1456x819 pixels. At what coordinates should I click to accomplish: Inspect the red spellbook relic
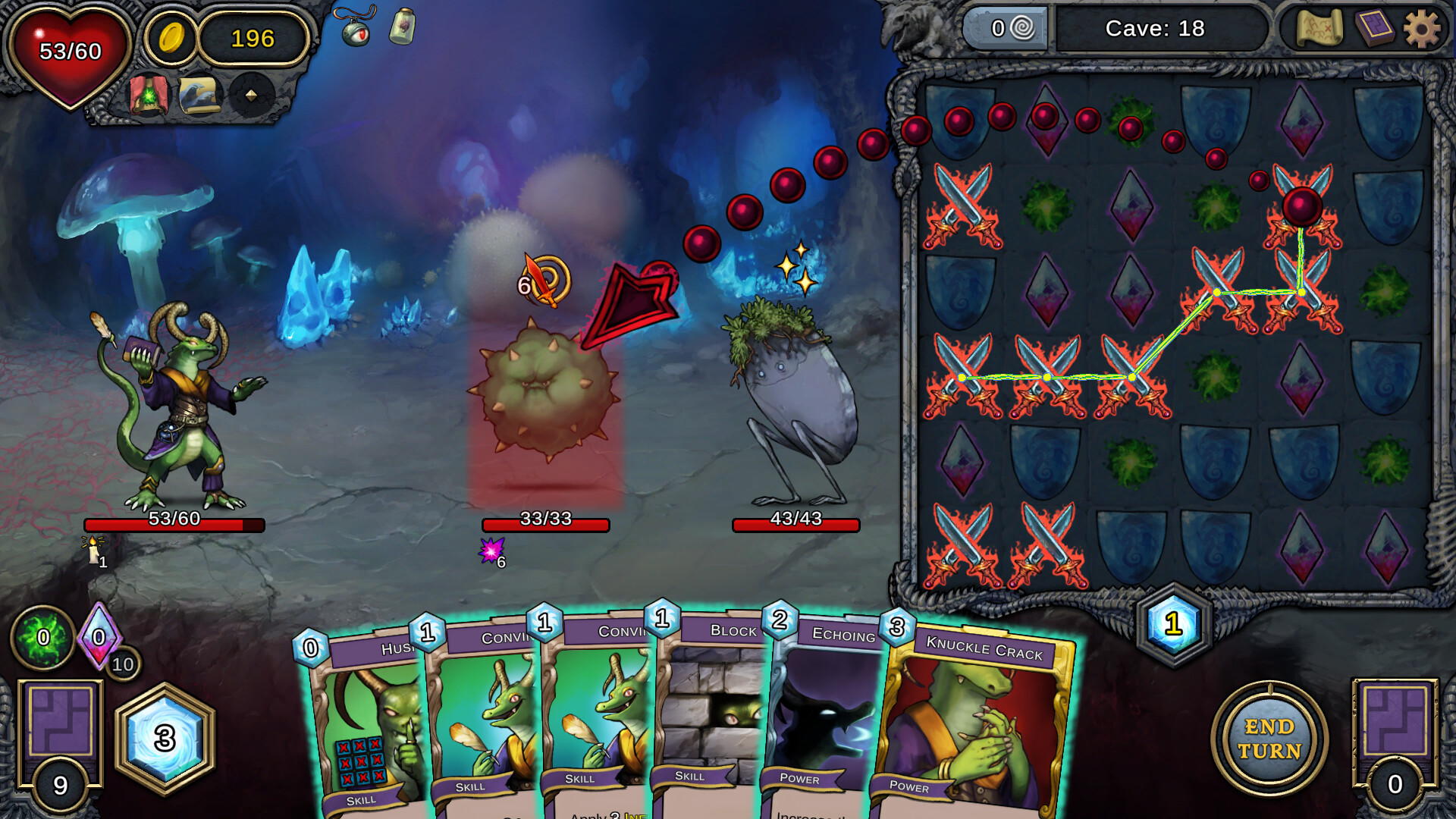pyautogui.click(x=149, y=96)
